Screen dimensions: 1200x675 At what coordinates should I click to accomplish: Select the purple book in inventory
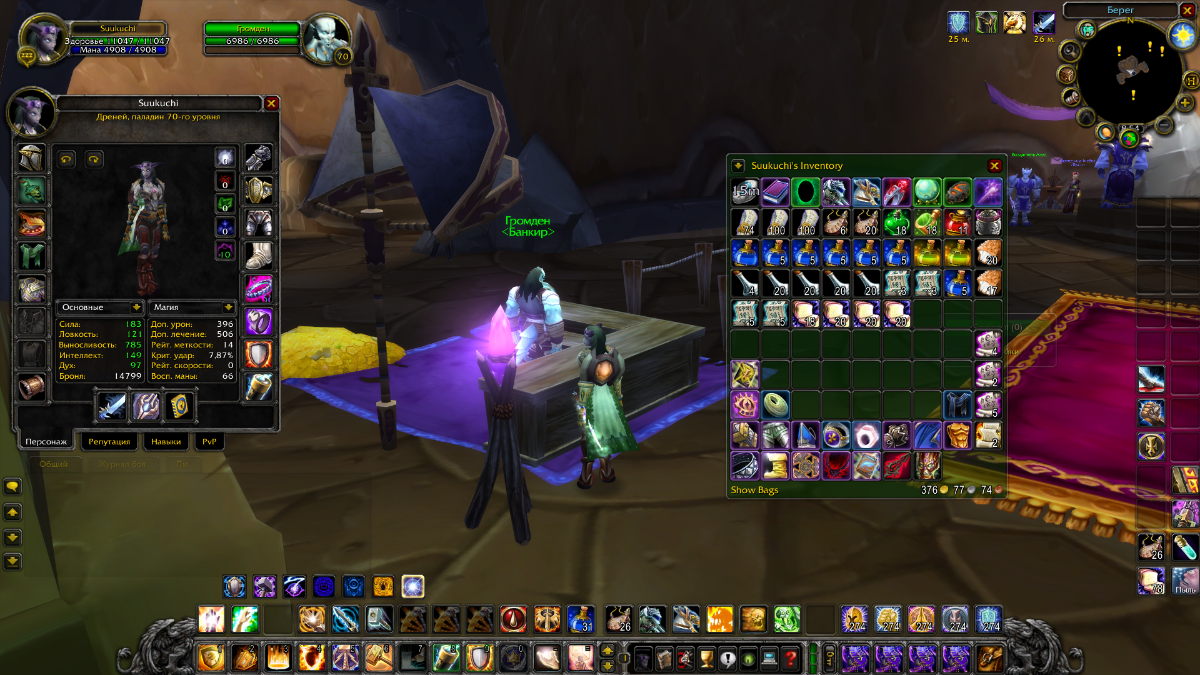[x=775, y=192]
